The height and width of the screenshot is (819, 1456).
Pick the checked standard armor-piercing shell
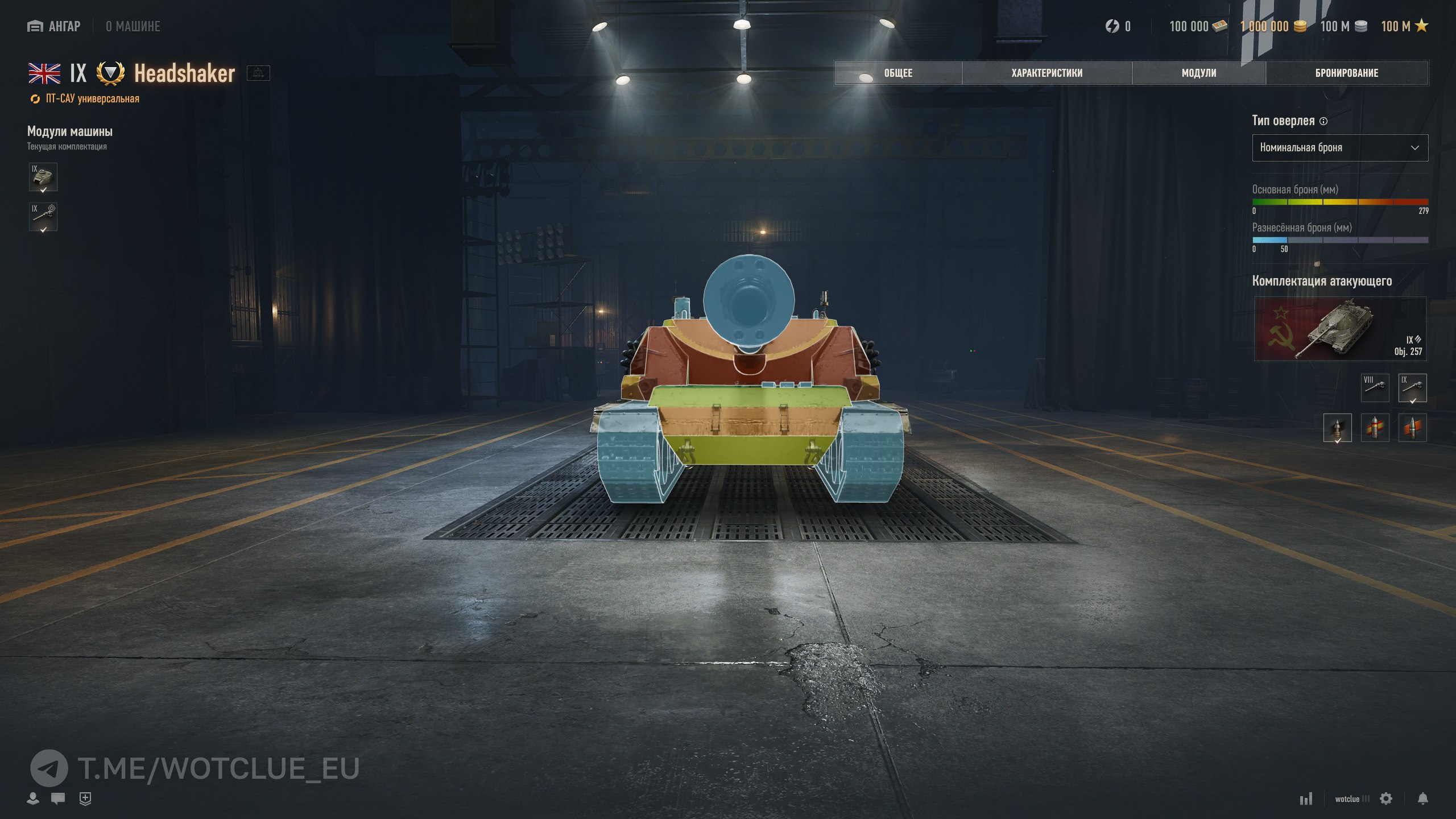1337,428
